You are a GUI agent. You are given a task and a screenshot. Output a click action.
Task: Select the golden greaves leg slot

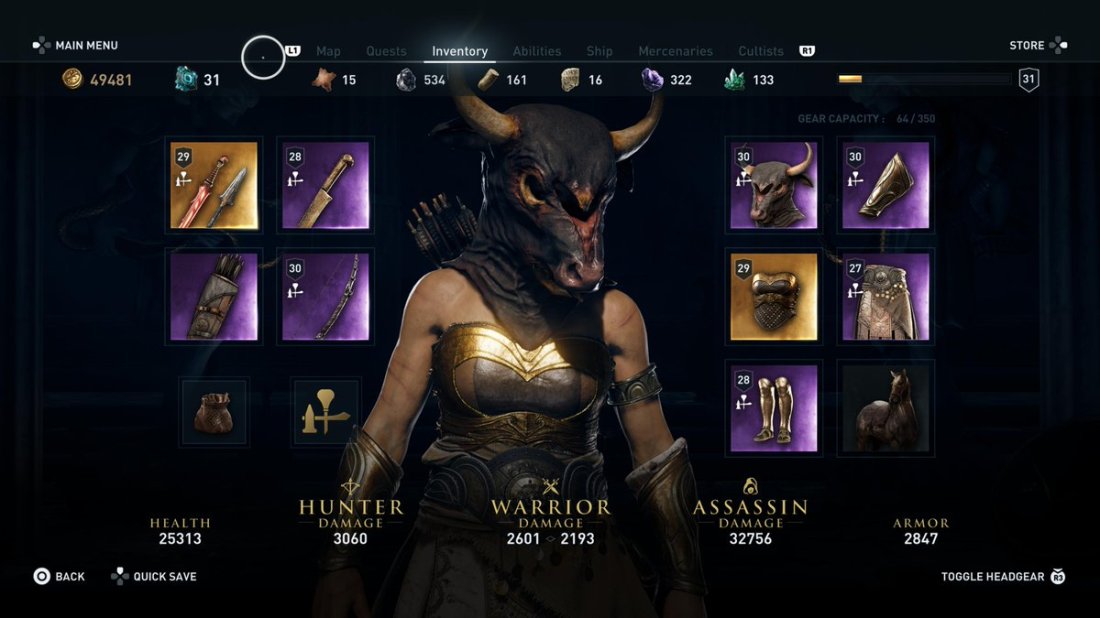tap(773, 408)
